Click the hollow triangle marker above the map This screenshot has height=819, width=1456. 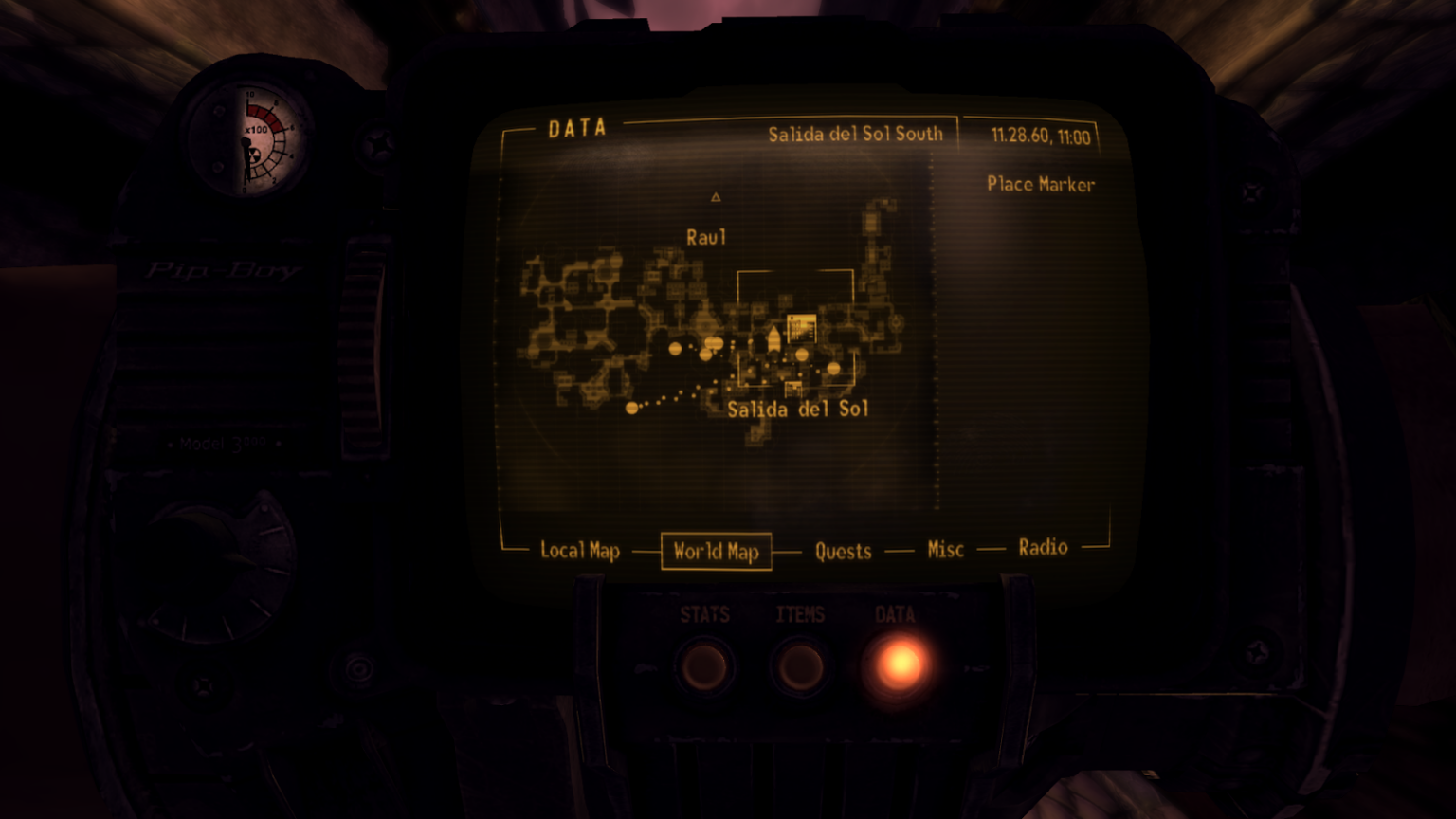[716, 198]
